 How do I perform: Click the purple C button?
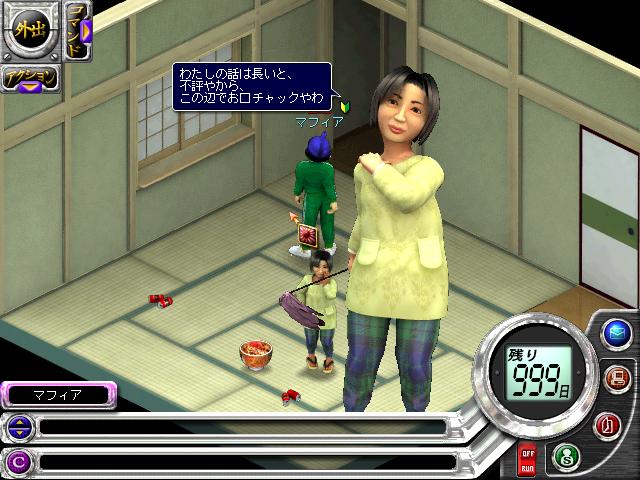(19, 462)
